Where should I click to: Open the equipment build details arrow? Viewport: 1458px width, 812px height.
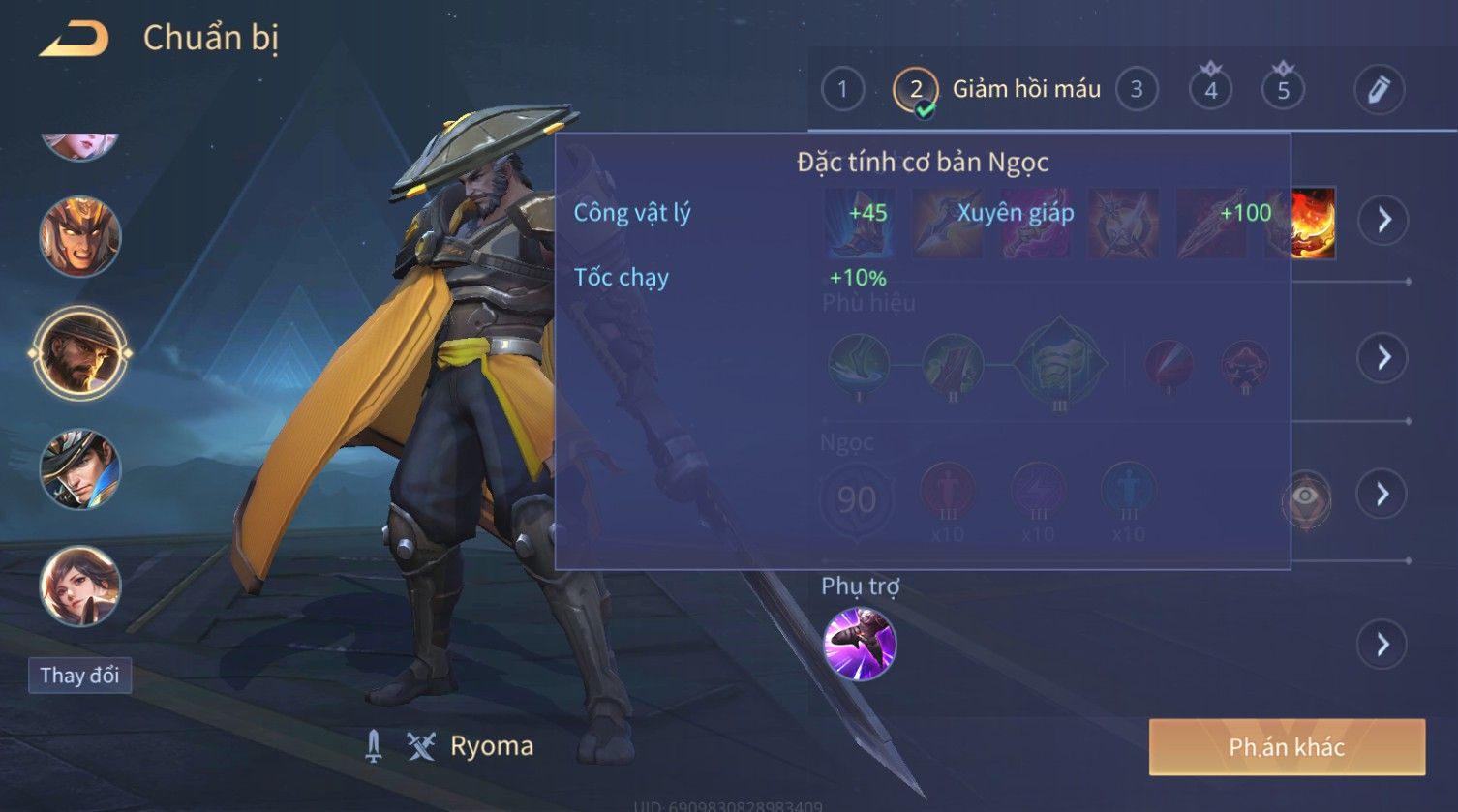point(1382,221)
